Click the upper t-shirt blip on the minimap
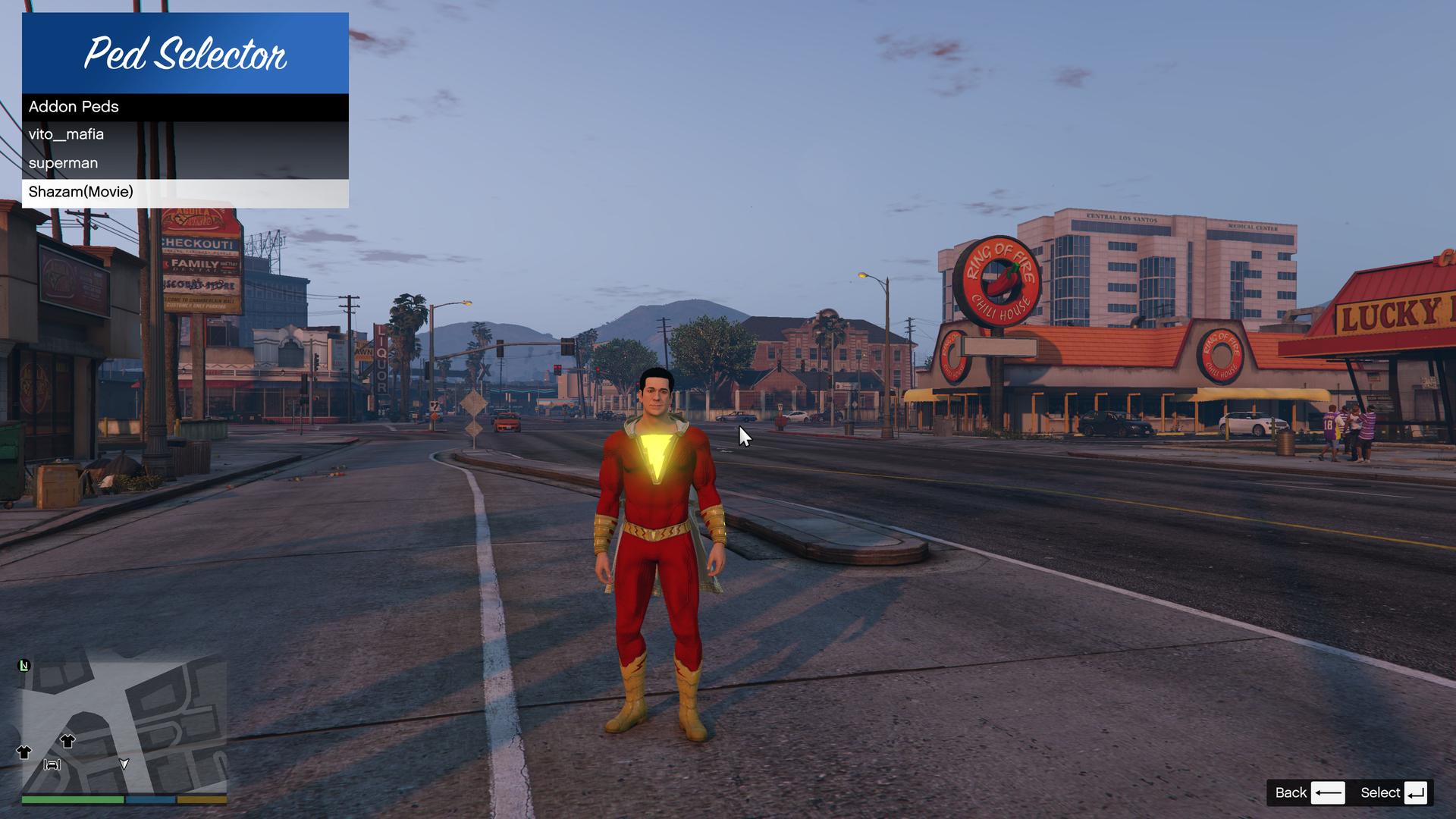 (x=67, y=742)
